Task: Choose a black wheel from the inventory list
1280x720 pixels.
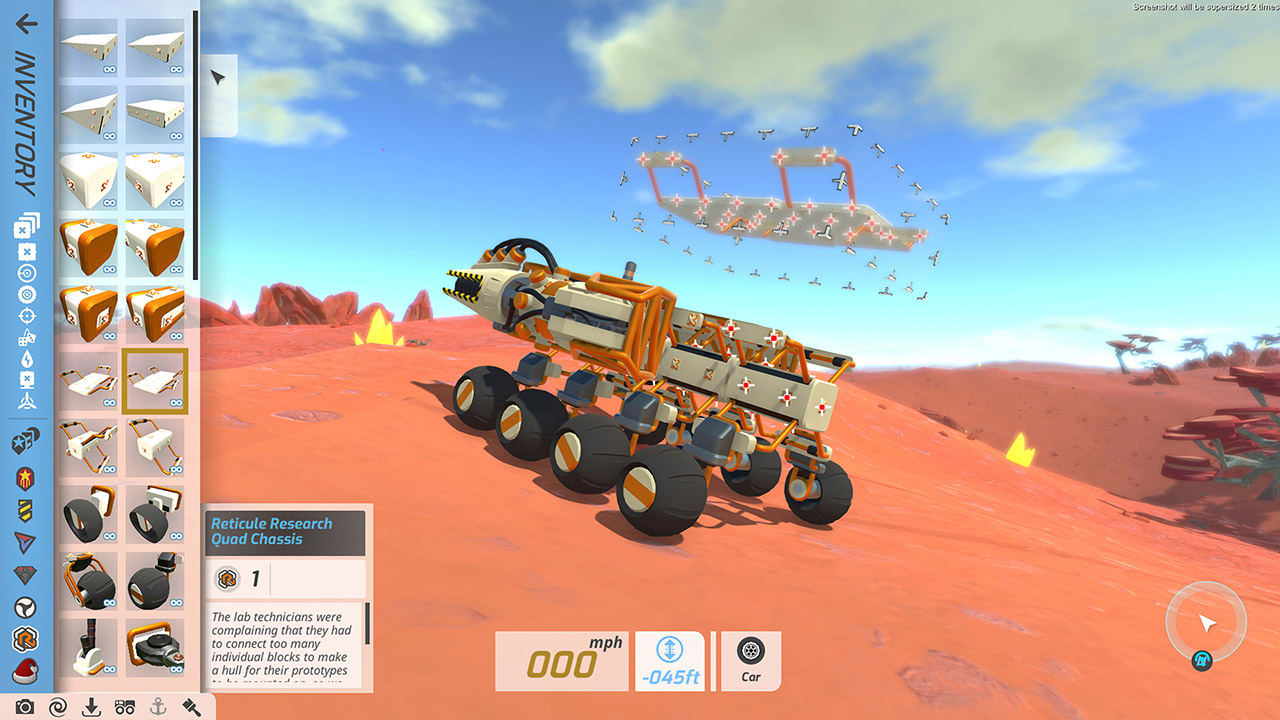Action: click(88, 514)
